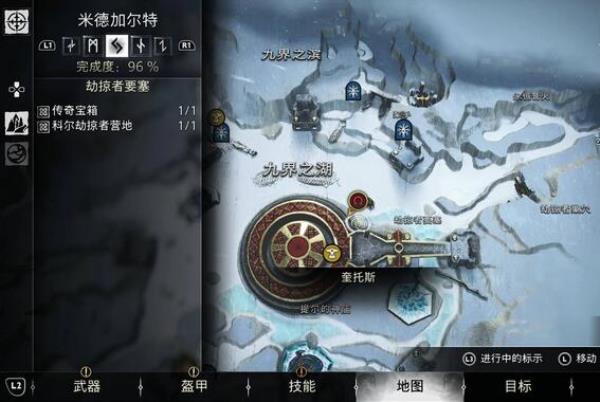This screenshot has height=402, width=600.
Task: Select the red marker above the round temple
Action: [358, 201]
